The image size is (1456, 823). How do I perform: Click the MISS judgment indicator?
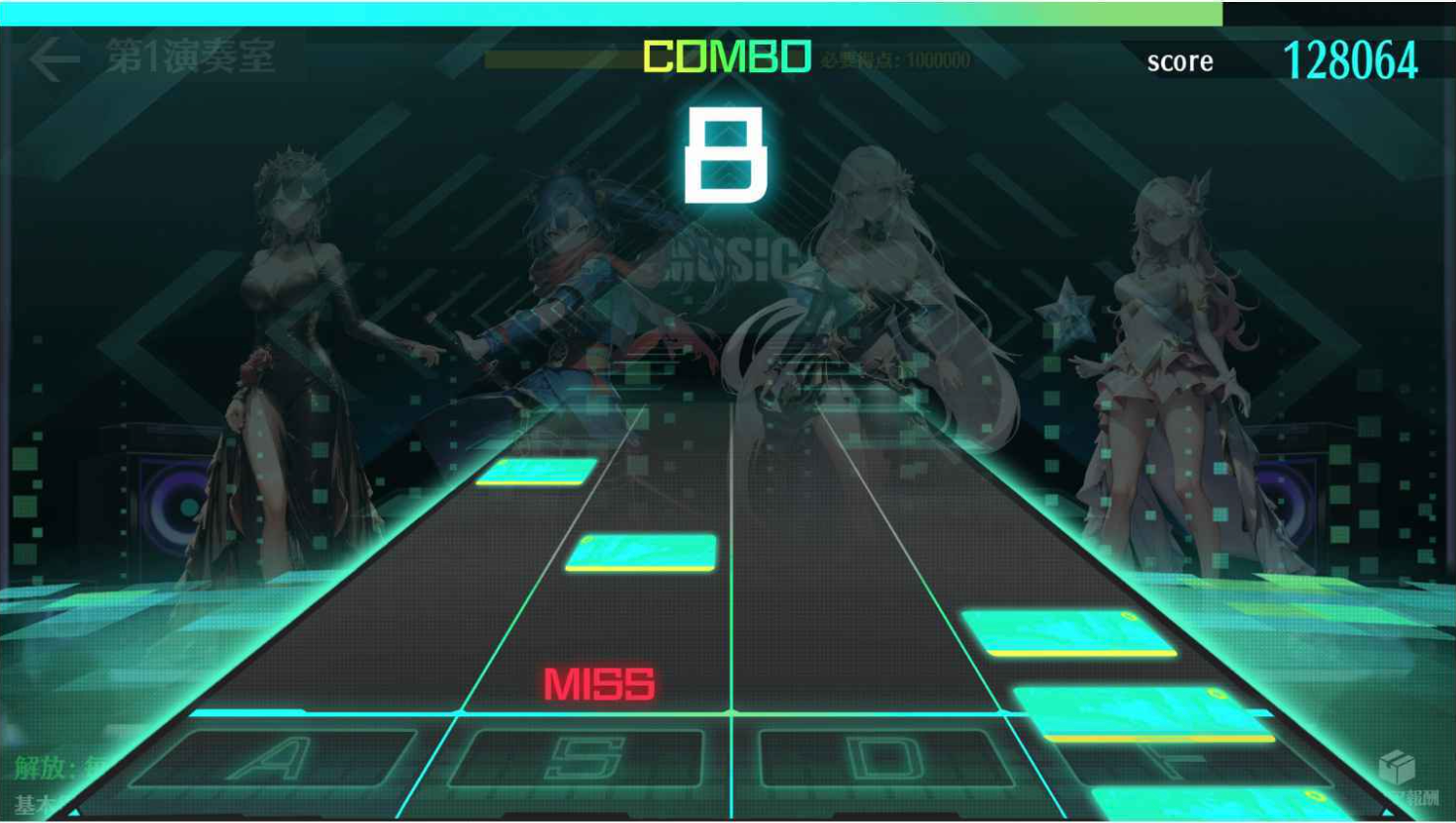pyautogui.click(x=600, y=686)
